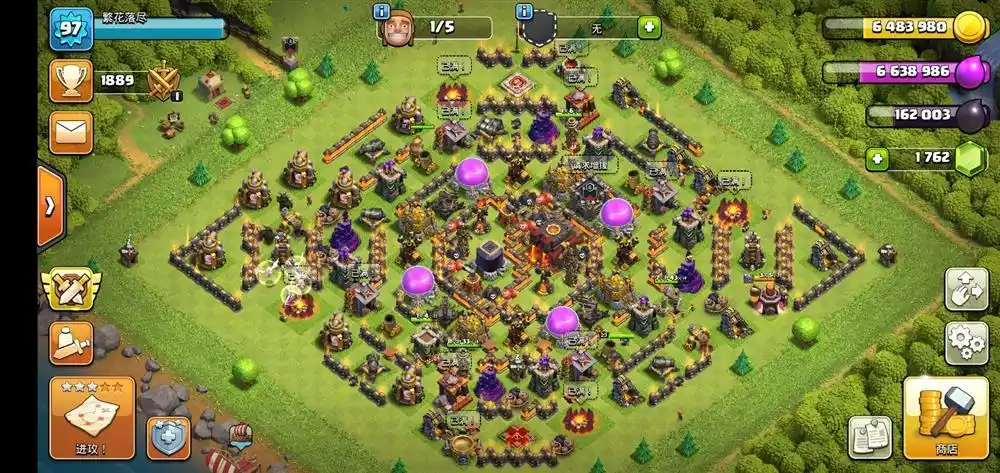Open the village layout editor hand button

coord(966,289)
